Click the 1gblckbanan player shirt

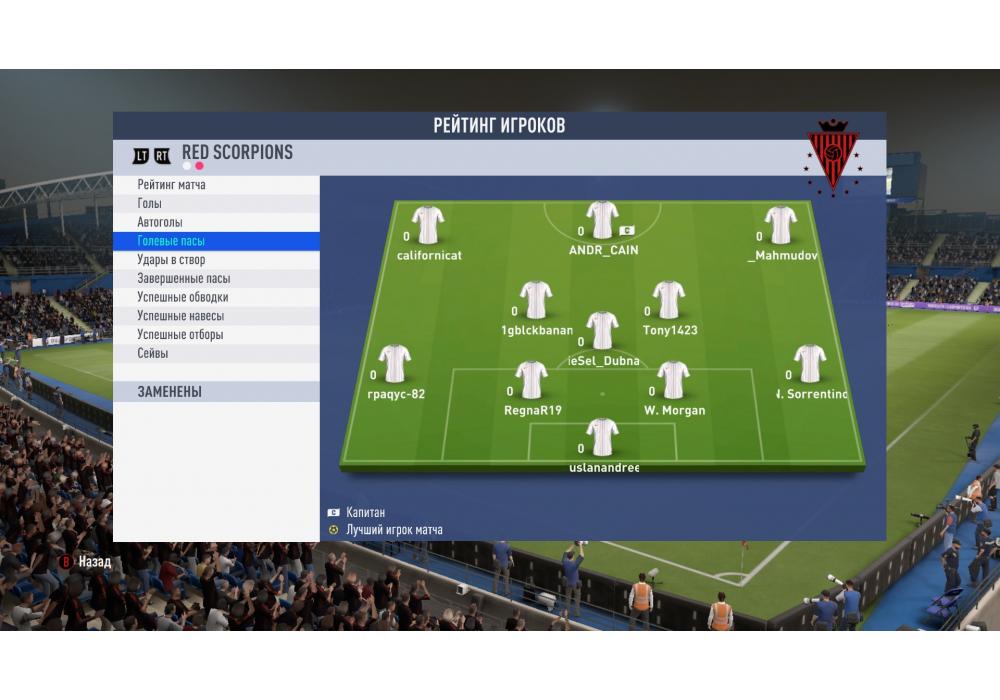coord(536,300)
